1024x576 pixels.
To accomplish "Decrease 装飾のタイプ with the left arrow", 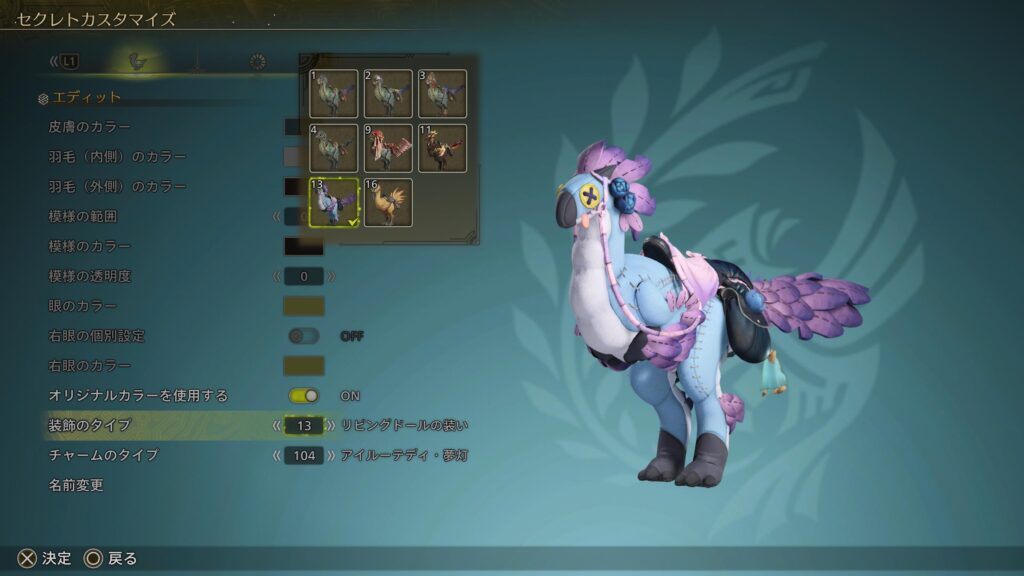I will pyautogui.click(x=277, y=426).
